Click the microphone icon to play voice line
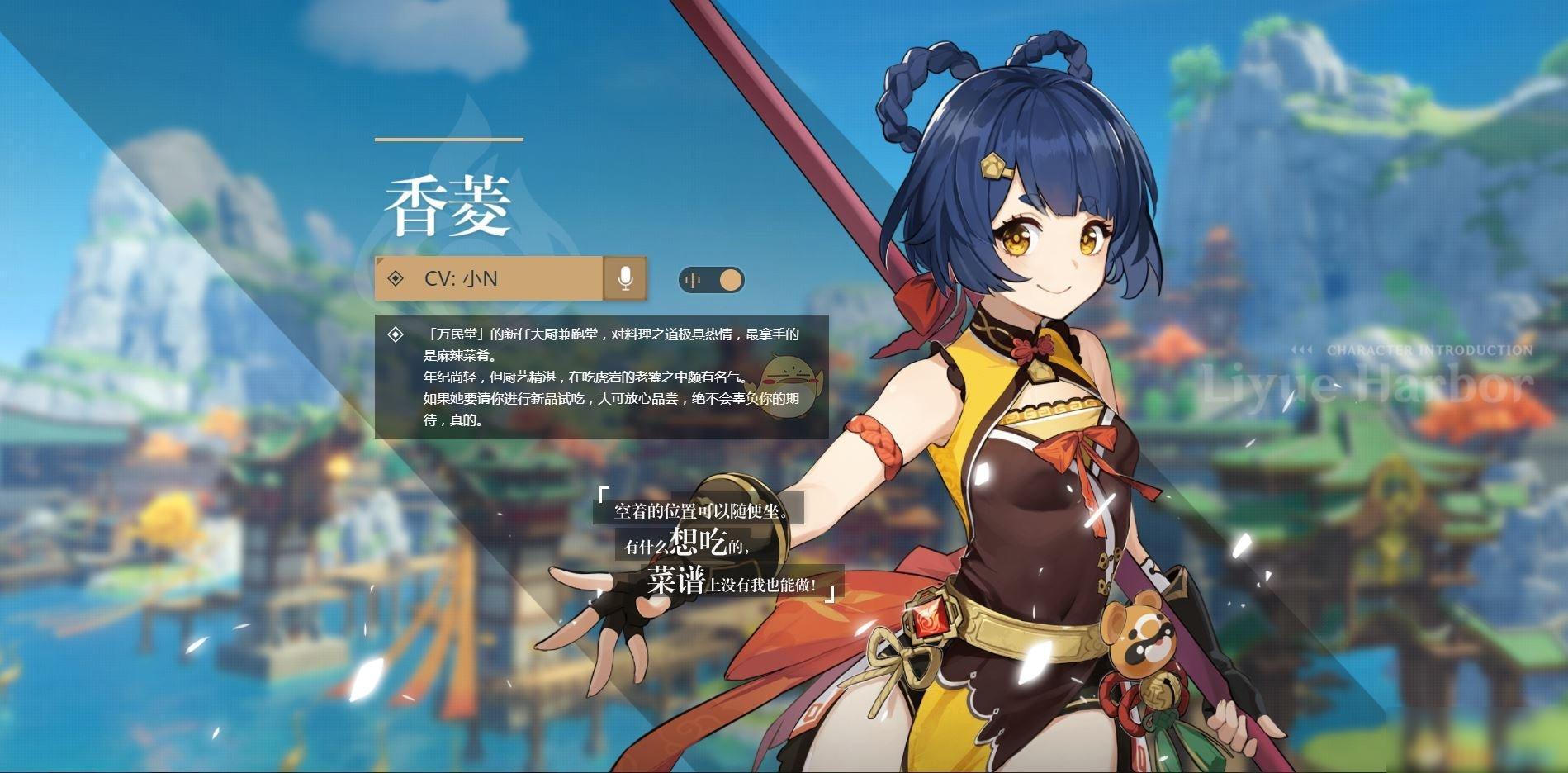 (x=625, y=279)
